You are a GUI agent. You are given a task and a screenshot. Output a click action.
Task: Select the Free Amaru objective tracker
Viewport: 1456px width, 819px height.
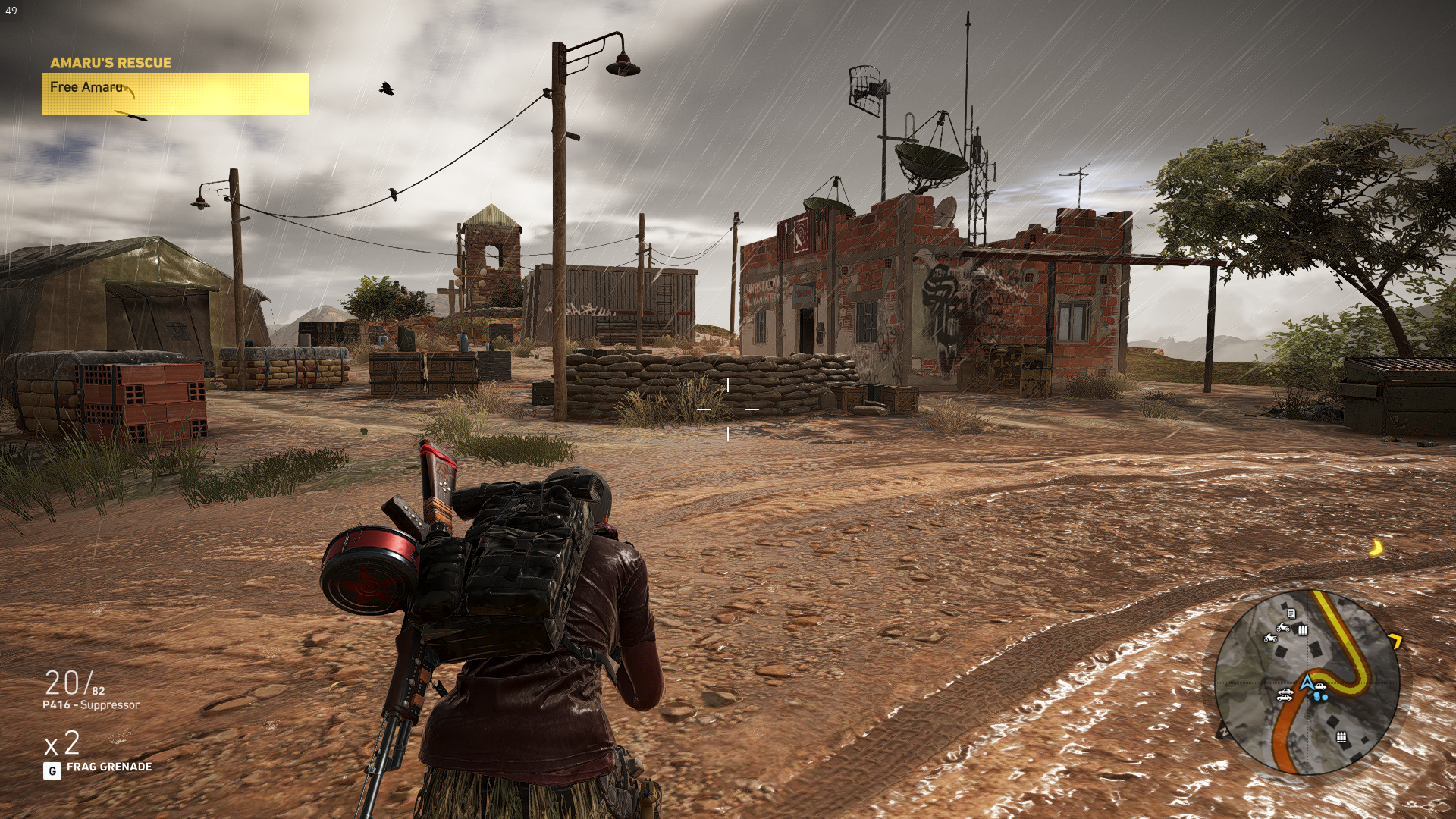point(175,93)
